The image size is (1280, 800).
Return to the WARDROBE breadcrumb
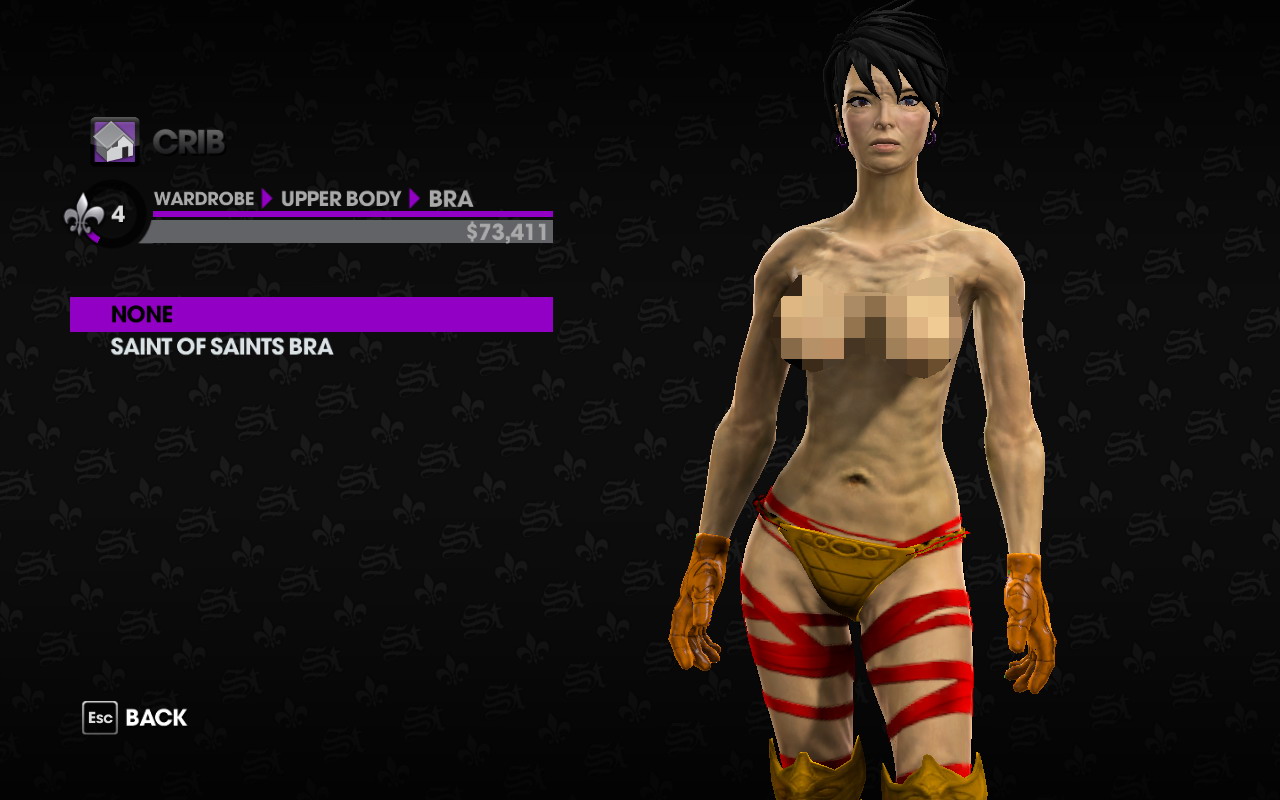point(203,199)
